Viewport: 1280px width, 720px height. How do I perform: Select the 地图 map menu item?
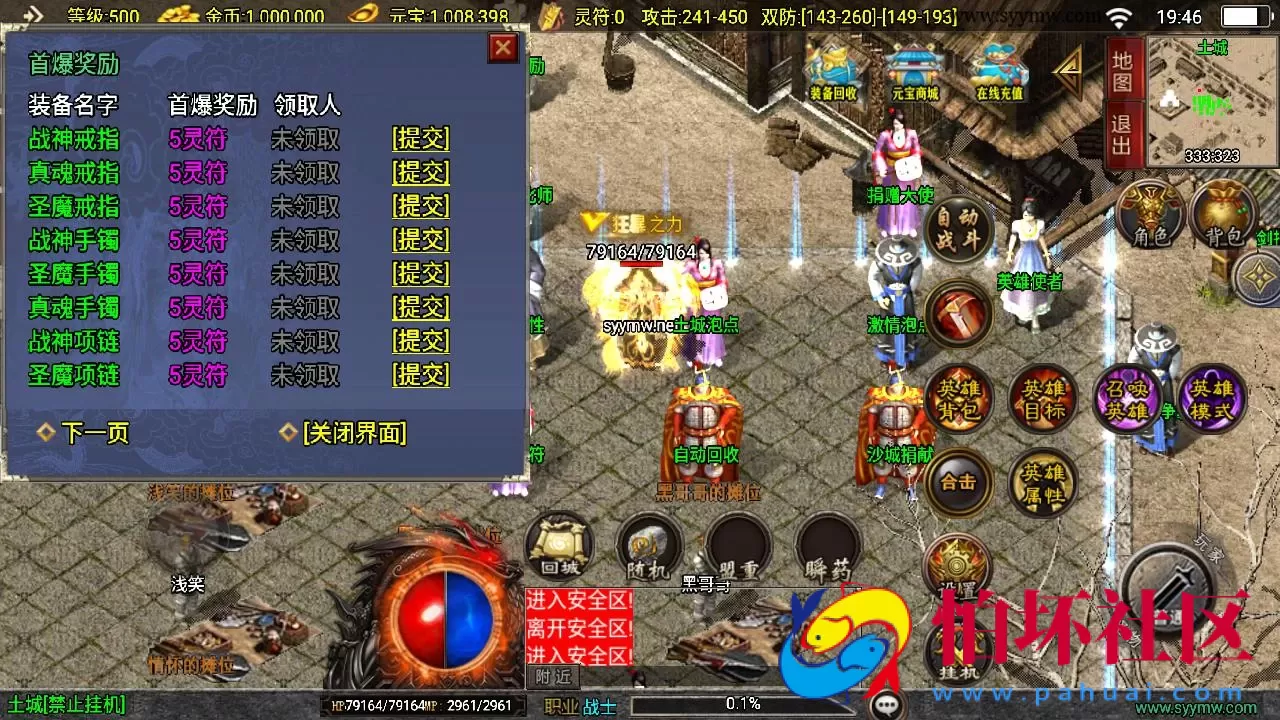point(1121,72)
